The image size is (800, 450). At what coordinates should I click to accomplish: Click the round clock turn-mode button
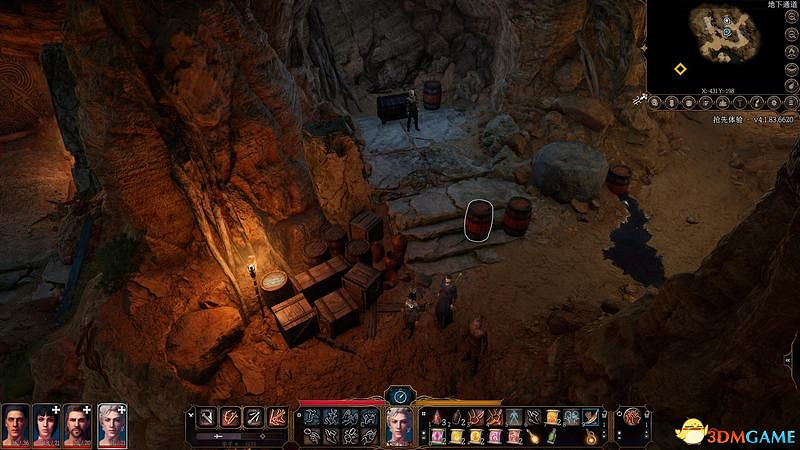400,395
